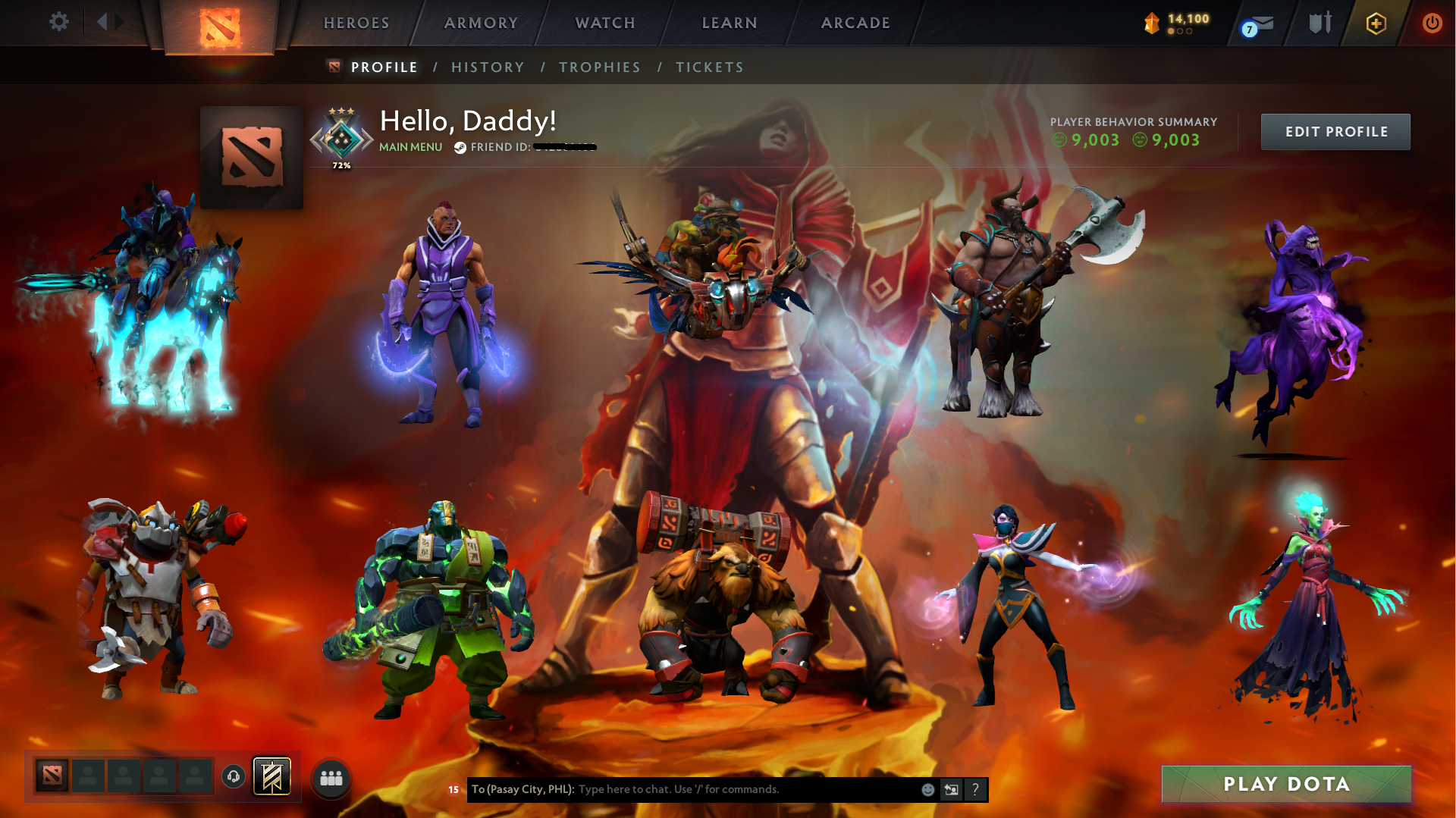The image size is (1456, 818).
Task: Switch to the HISTORY tab
Action: pos(488,67)
